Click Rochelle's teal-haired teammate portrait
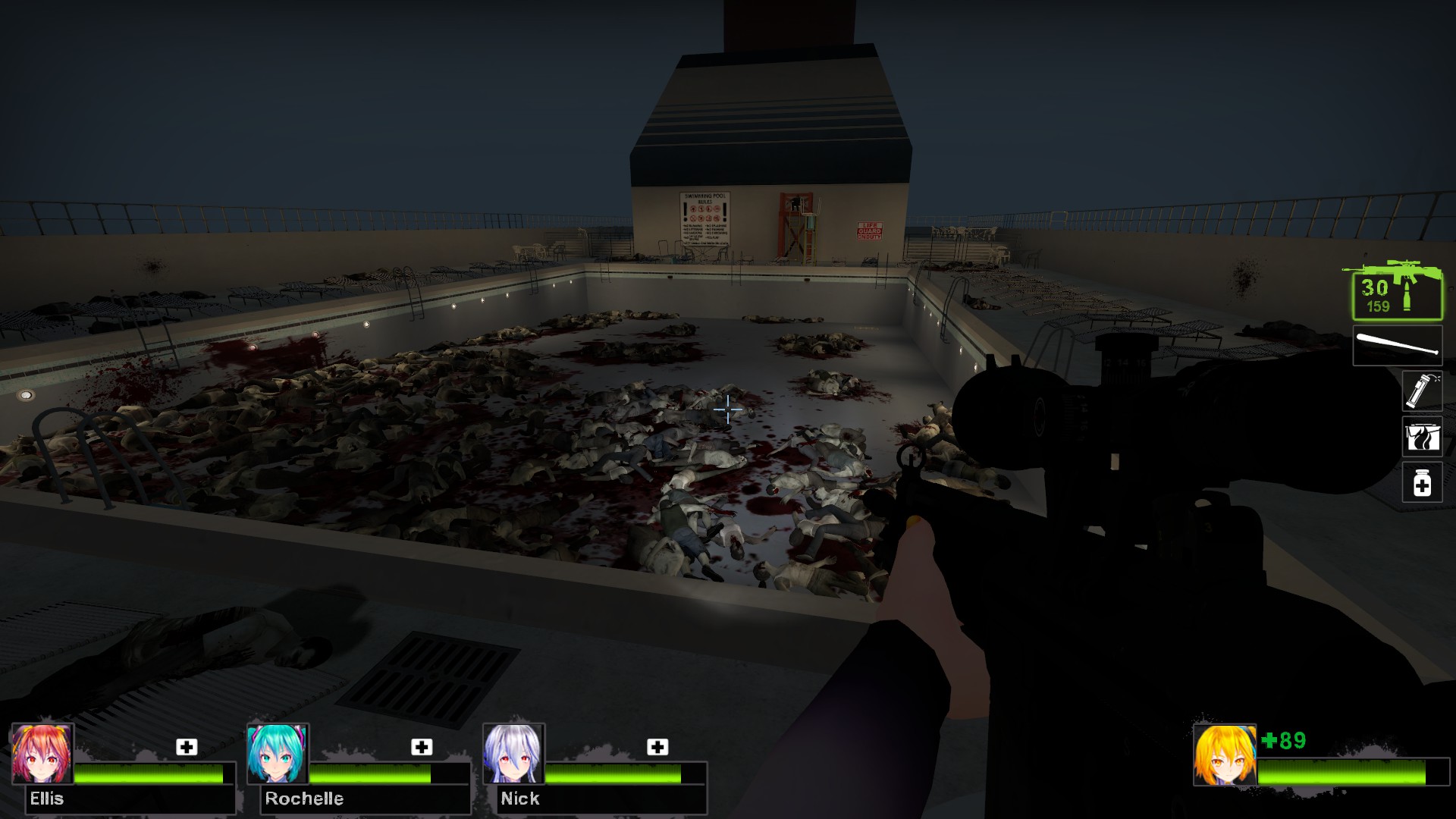This screenshot has width=1456, height=819. 278,754
